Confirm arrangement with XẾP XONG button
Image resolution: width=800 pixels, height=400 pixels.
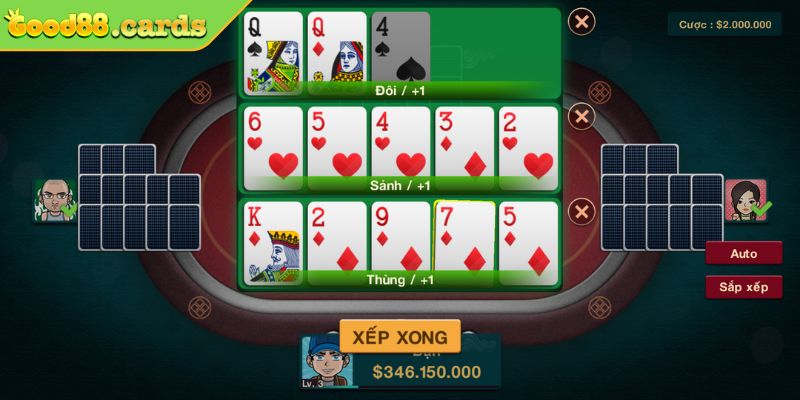tap(400, 336)
